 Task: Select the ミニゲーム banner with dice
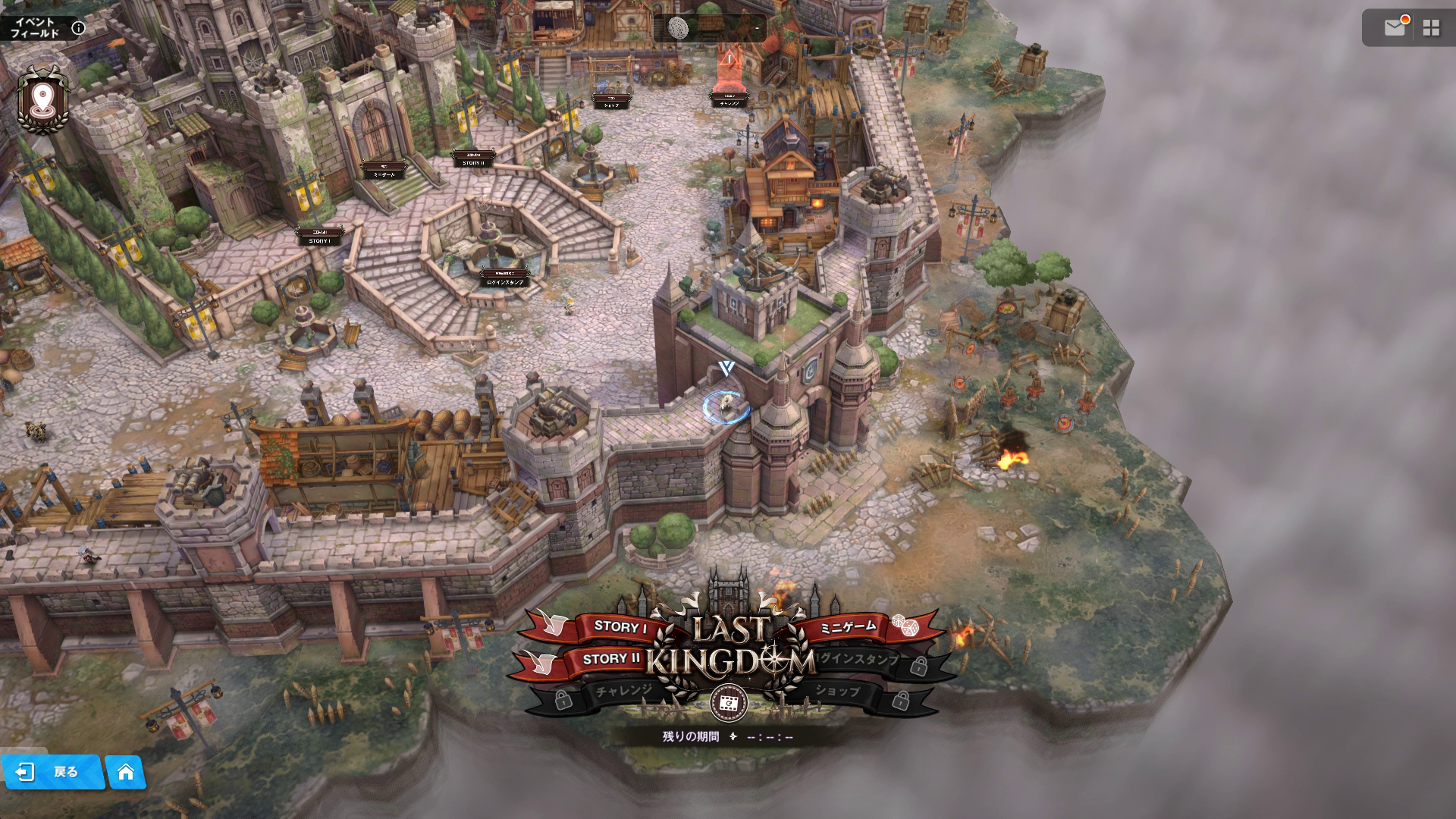coord(849,626)
